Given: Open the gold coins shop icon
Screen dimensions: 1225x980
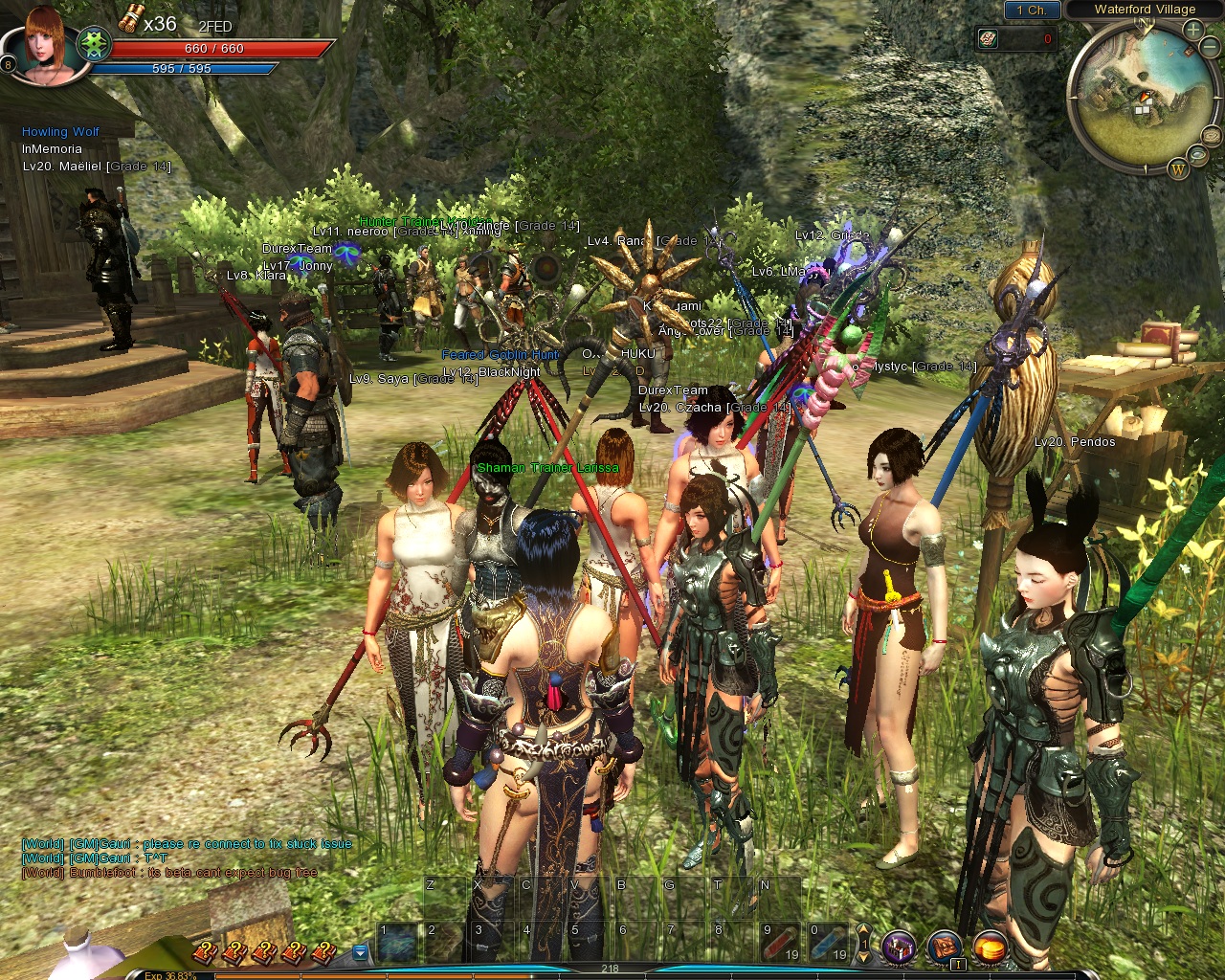Looking at the screenshot, I should click(991, 947).
